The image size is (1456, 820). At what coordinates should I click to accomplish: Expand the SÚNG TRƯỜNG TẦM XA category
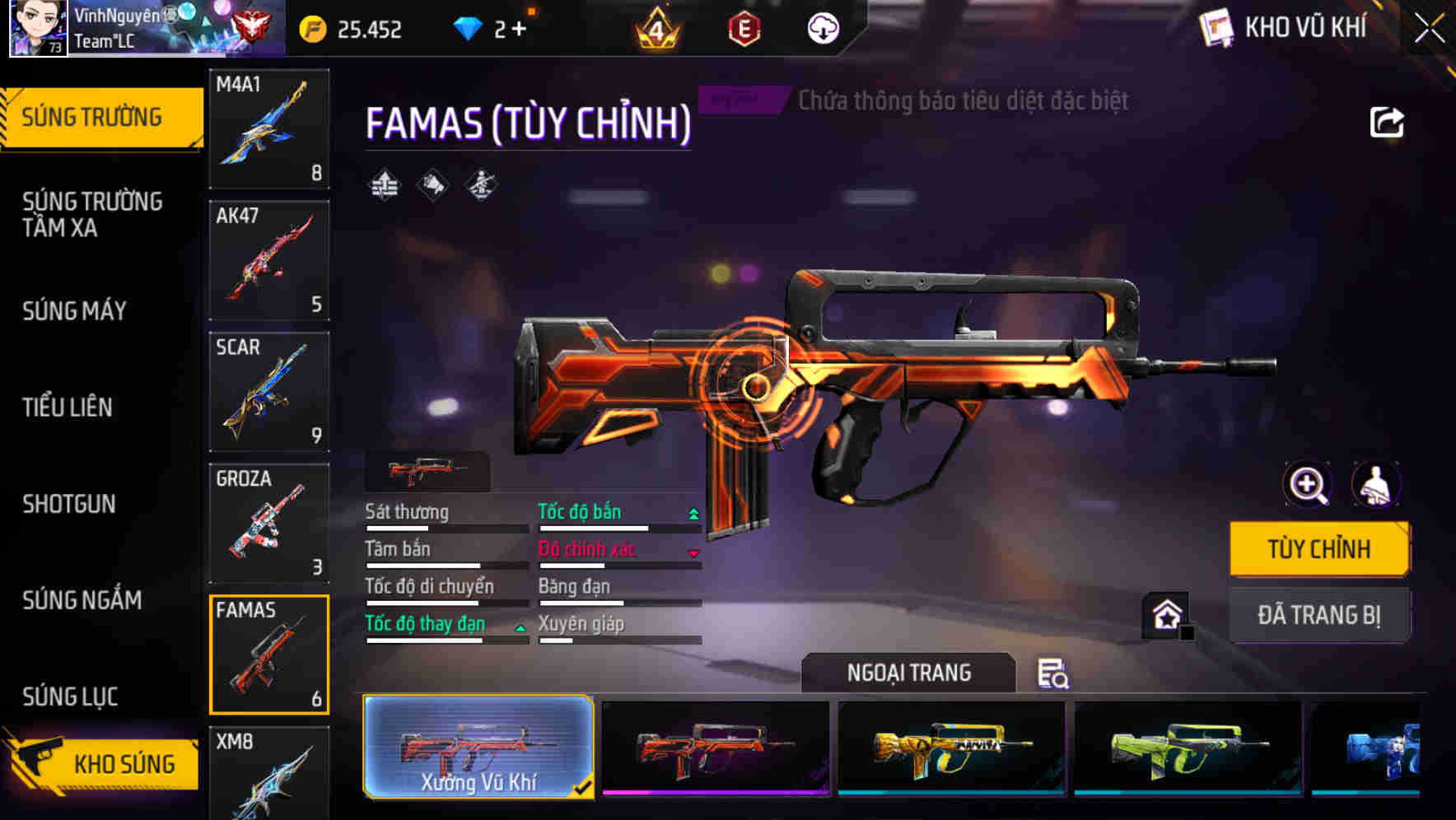click(93, 215)
